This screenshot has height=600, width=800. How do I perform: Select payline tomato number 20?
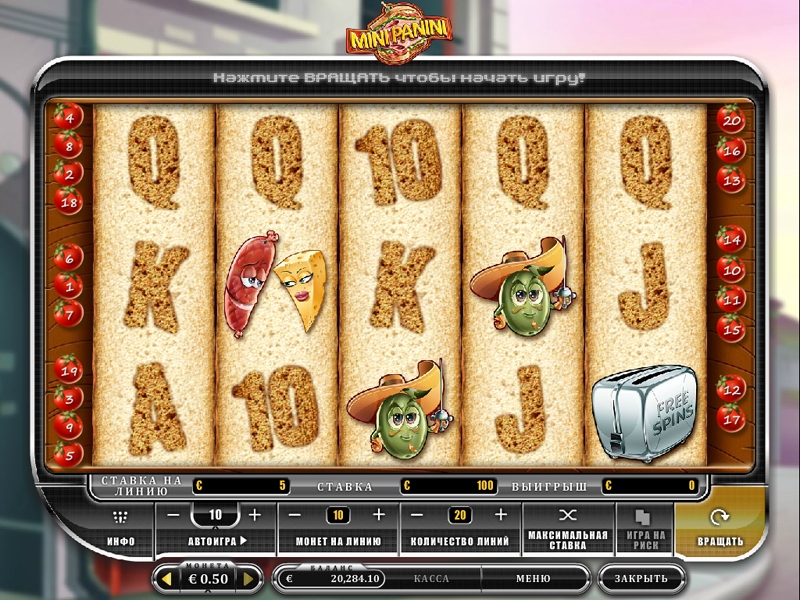731,122
